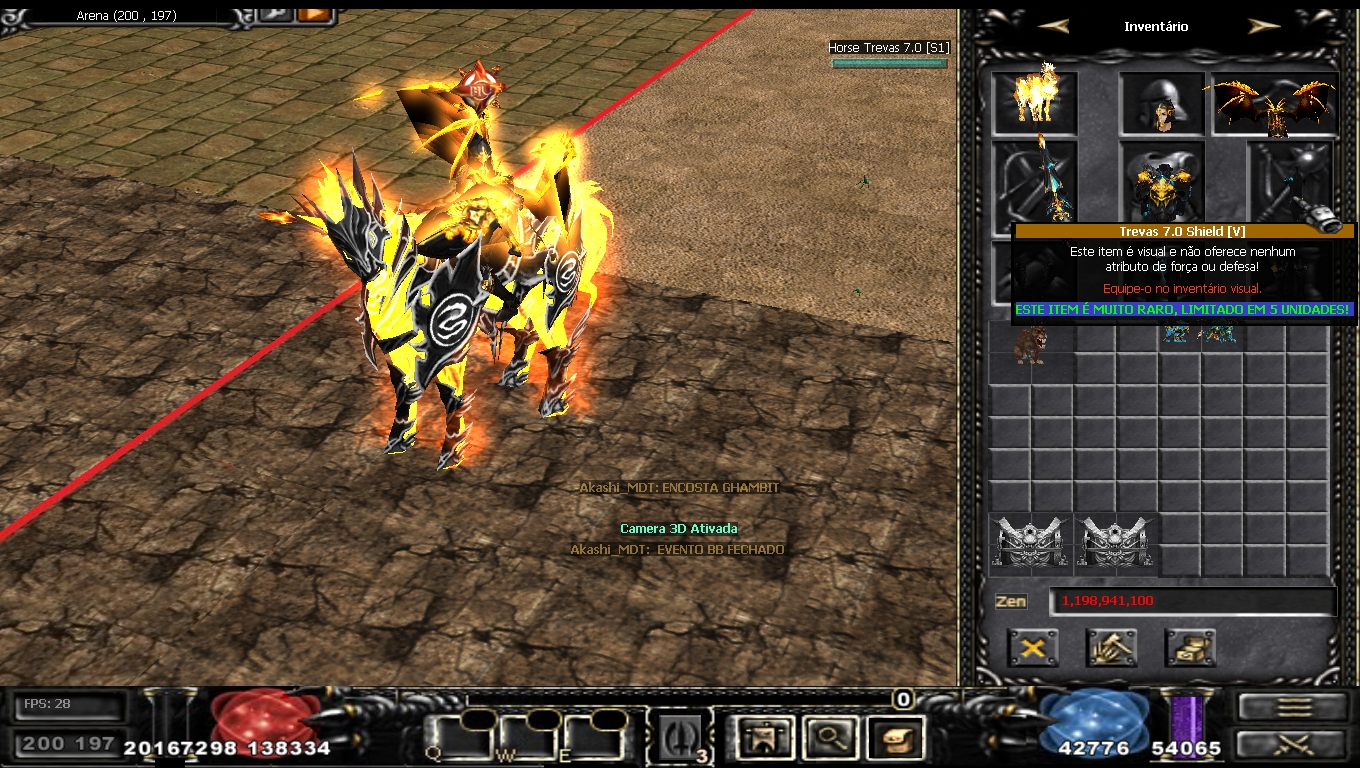The width and height of the screenshot is (1360, 768).
Task: Select the flaming horse pet slot
Action: [1034, 100]
